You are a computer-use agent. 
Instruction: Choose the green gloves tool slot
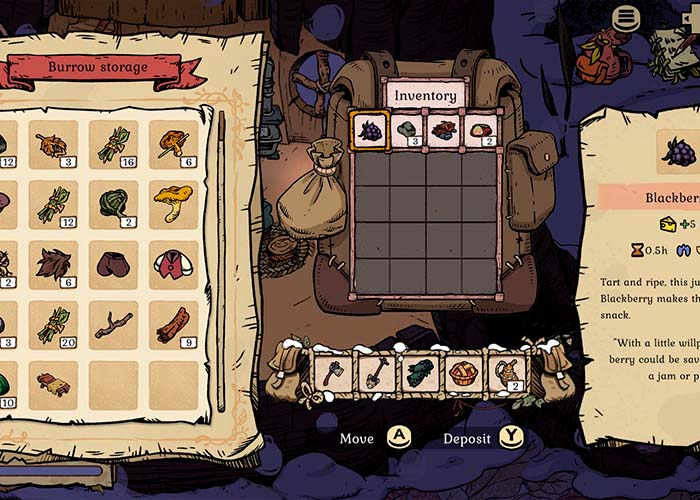[418, 372]
